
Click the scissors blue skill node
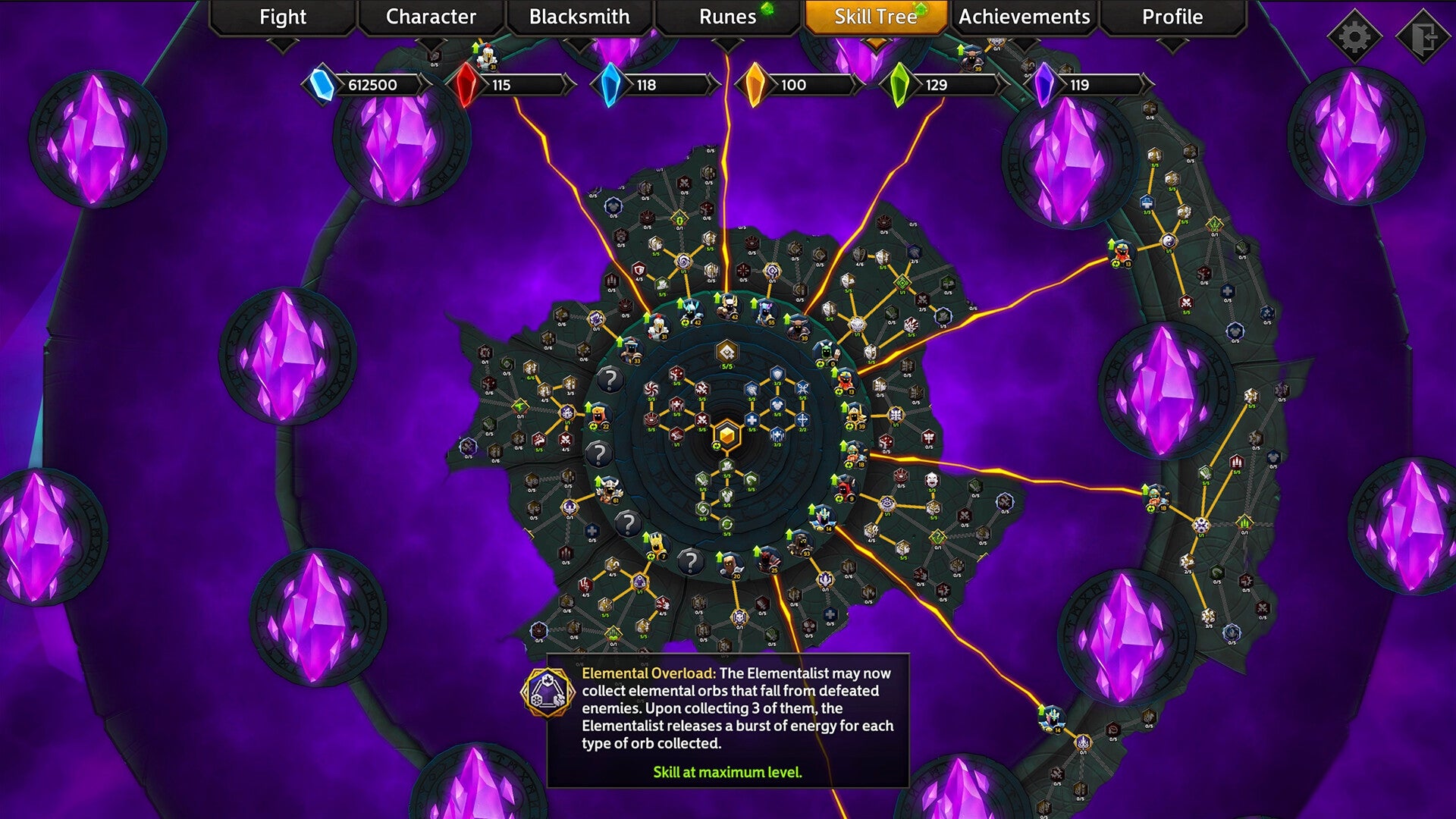click(x=802, y=388)
